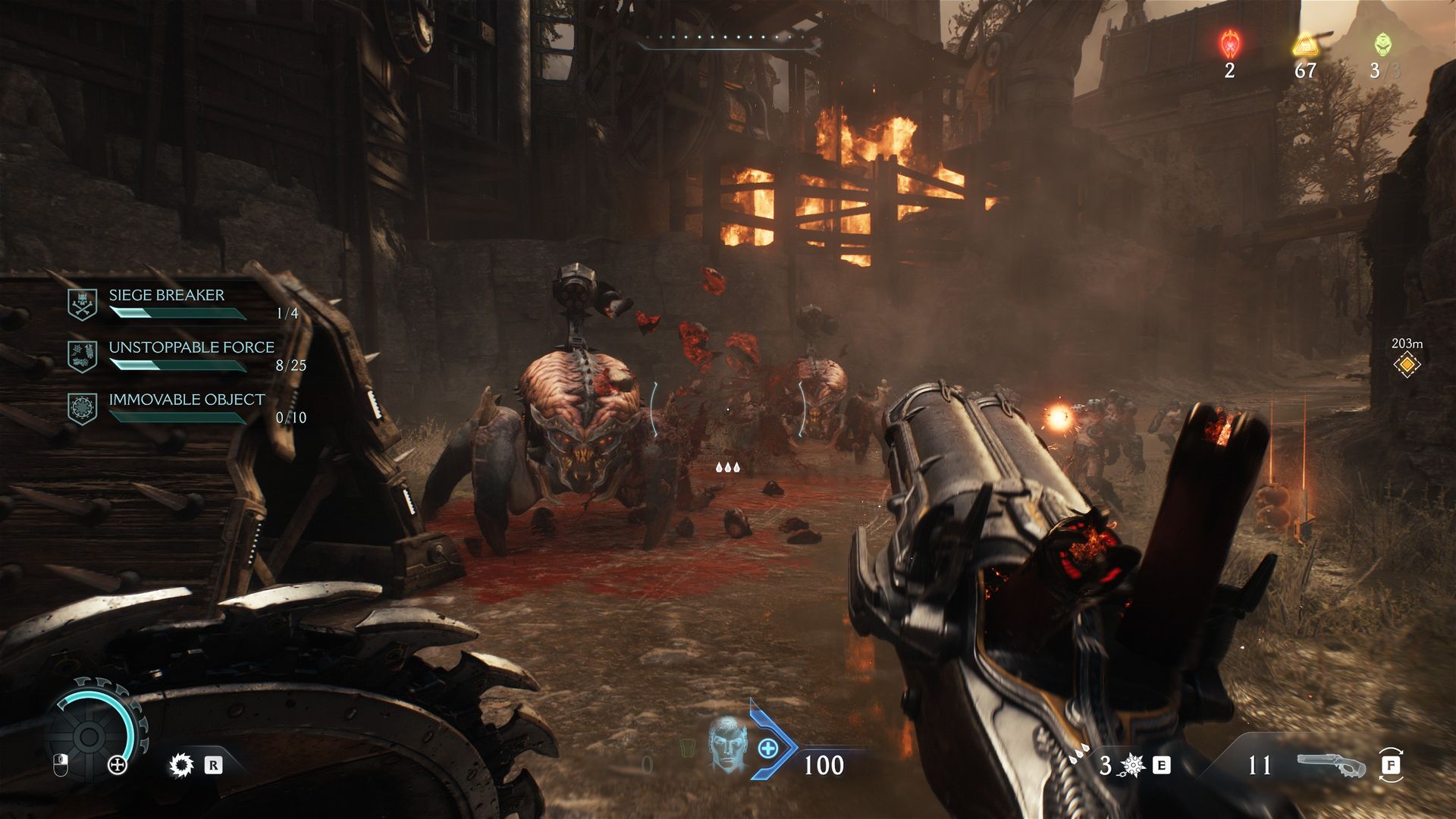
Task: Select the yellow triangle gold icon
Action: 1305,45
